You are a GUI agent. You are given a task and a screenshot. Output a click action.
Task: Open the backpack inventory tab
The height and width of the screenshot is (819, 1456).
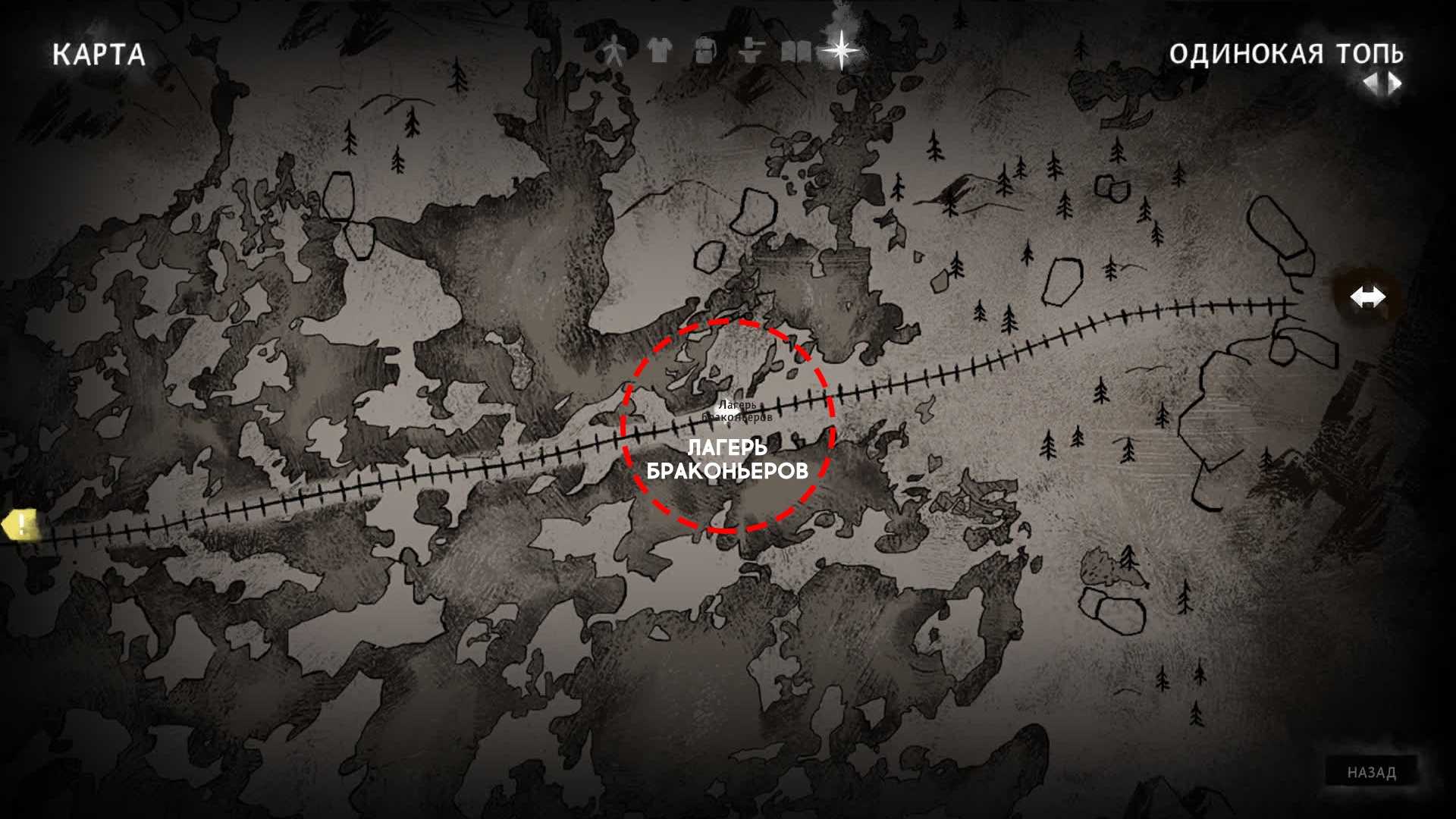pos(704,52)
